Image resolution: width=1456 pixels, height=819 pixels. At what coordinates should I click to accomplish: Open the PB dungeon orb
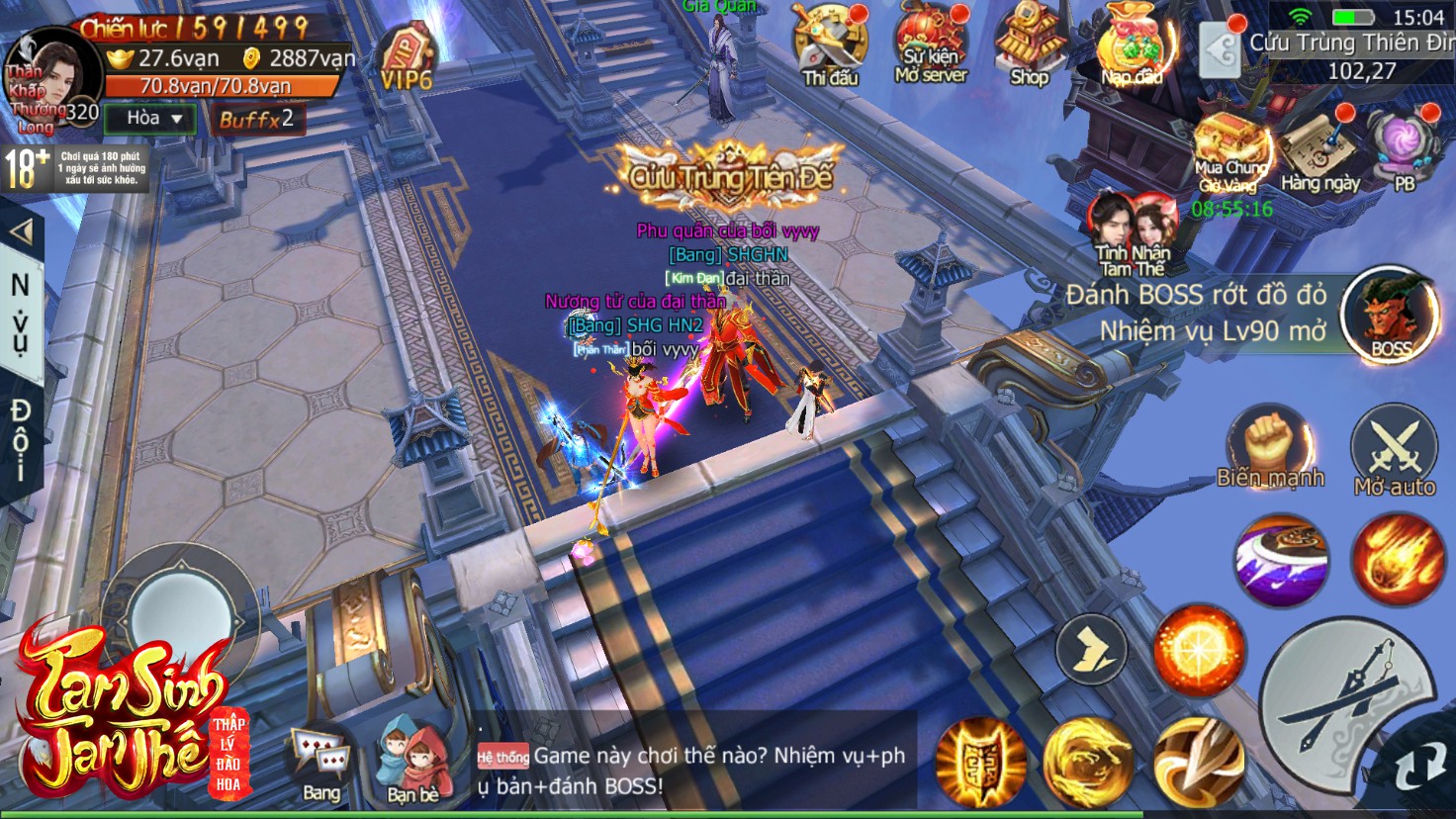1405,148
